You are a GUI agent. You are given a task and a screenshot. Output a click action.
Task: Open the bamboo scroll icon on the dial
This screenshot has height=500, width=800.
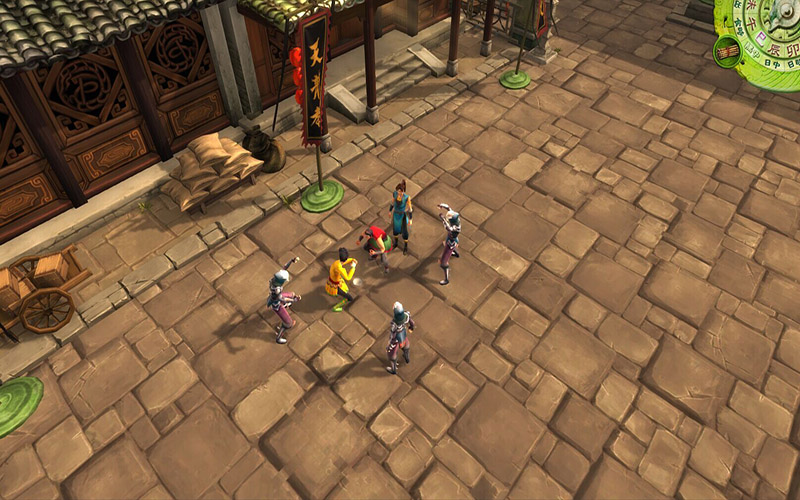(x=727, y=50)
